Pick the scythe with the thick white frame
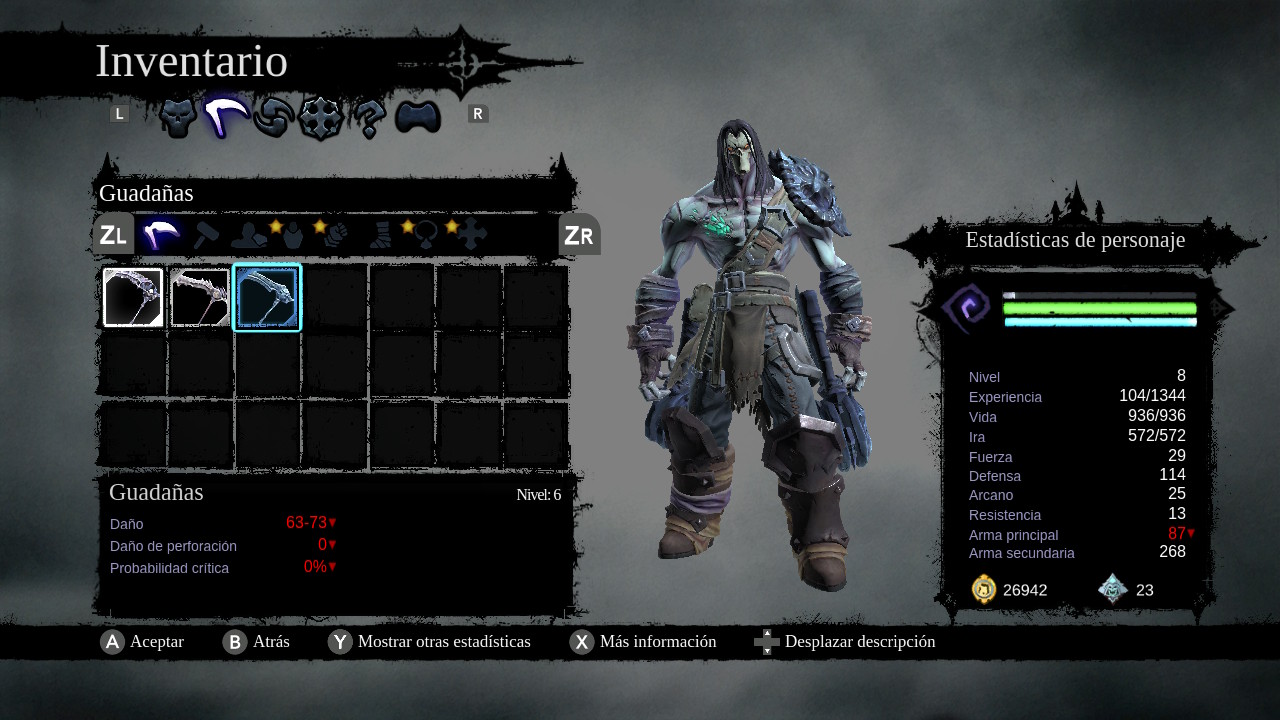Image resolution: width=1280 pixels, height=720 pixels. click(x=133, y=298)
